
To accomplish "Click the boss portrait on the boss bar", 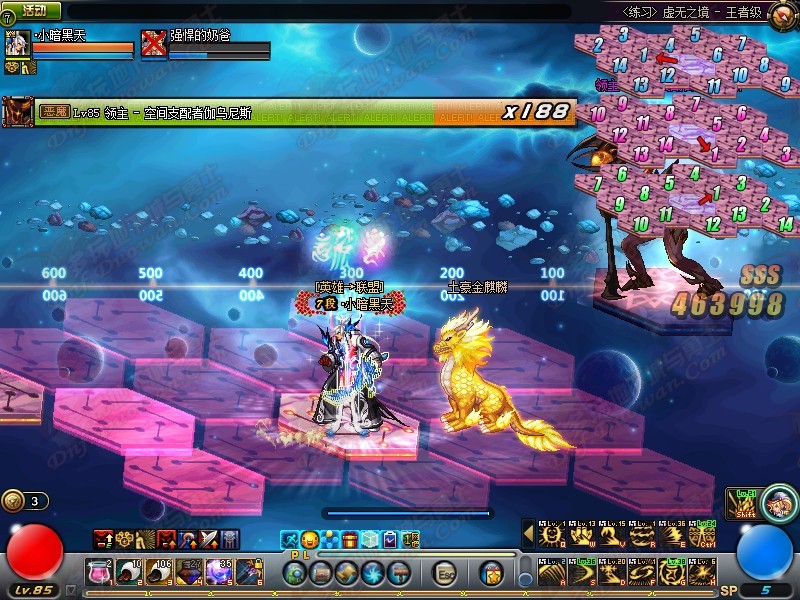I will click(17, 111).
